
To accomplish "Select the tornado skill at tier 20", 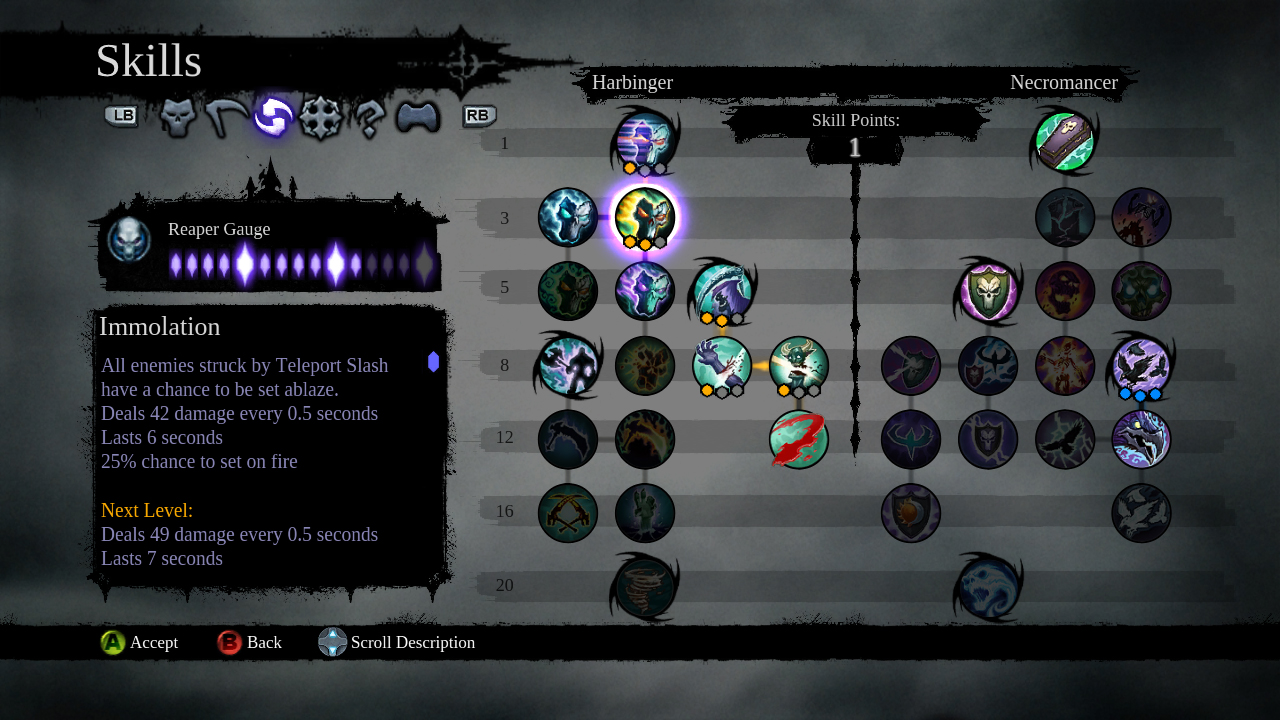I will tap(645, 587).
